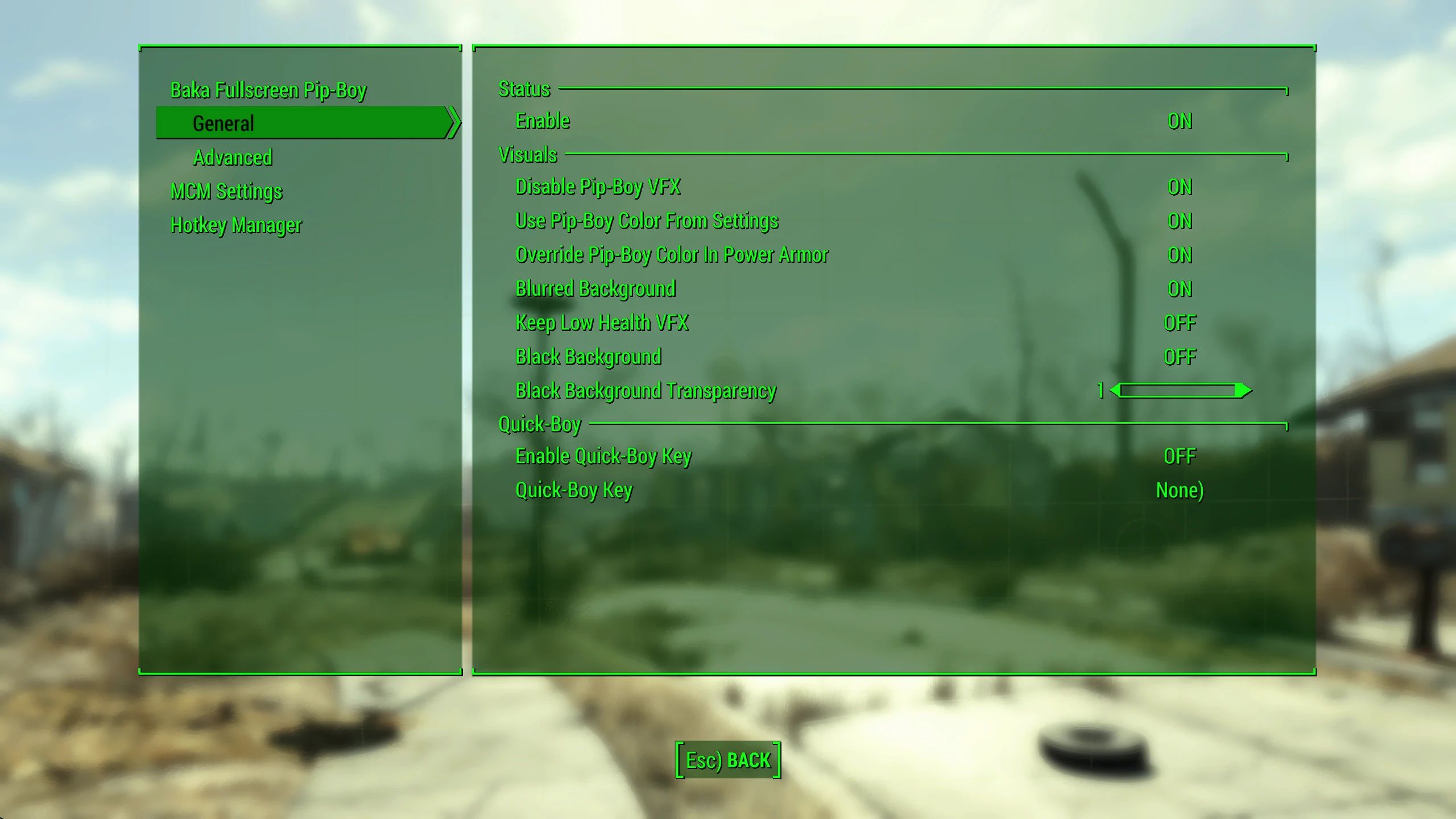Click the Visuals section header
Viewport: 1456px width, 819px height.
[527, 154]
